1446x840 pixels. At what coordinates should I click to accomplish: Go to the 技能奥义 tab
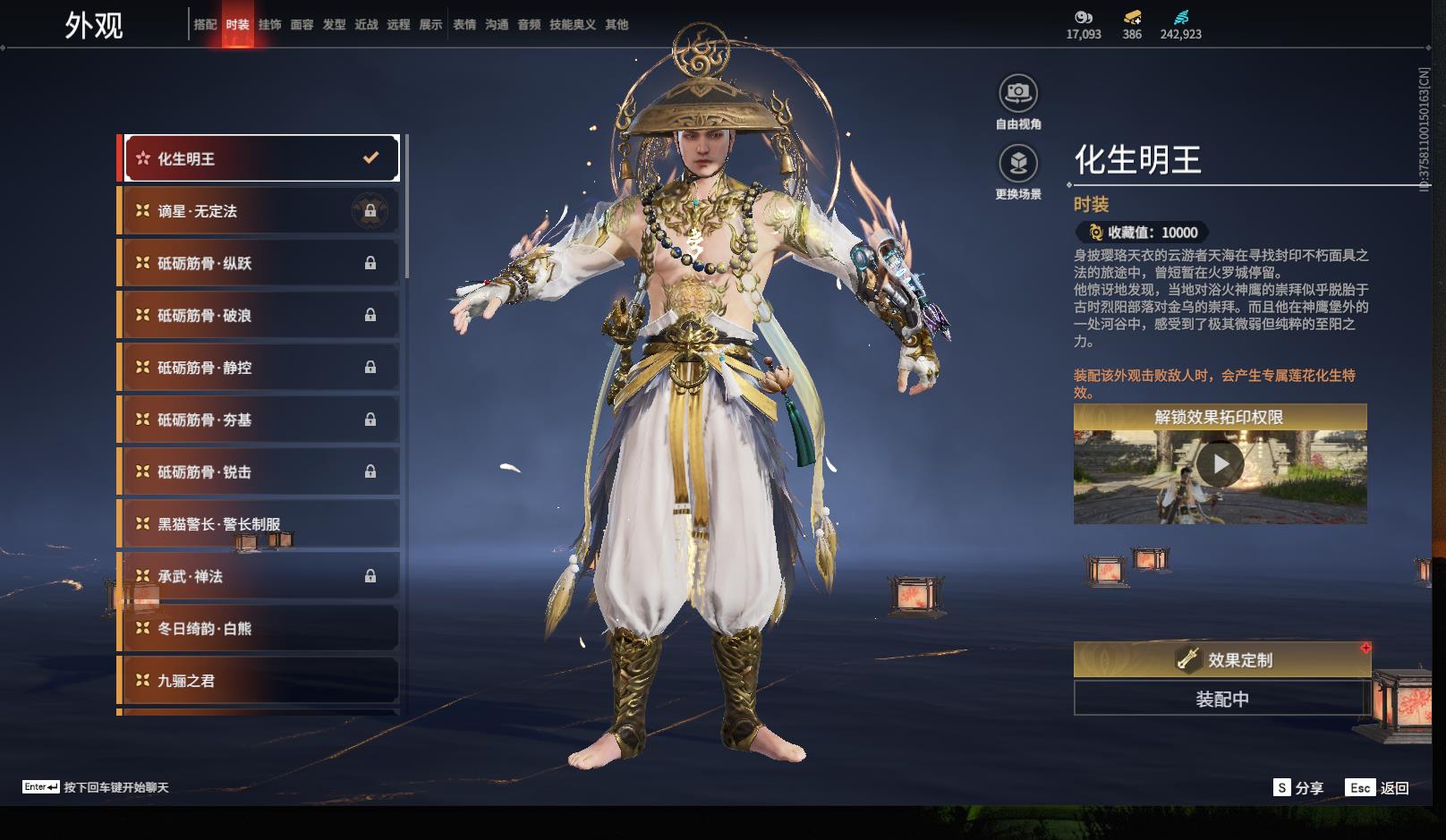pos(572,25)
